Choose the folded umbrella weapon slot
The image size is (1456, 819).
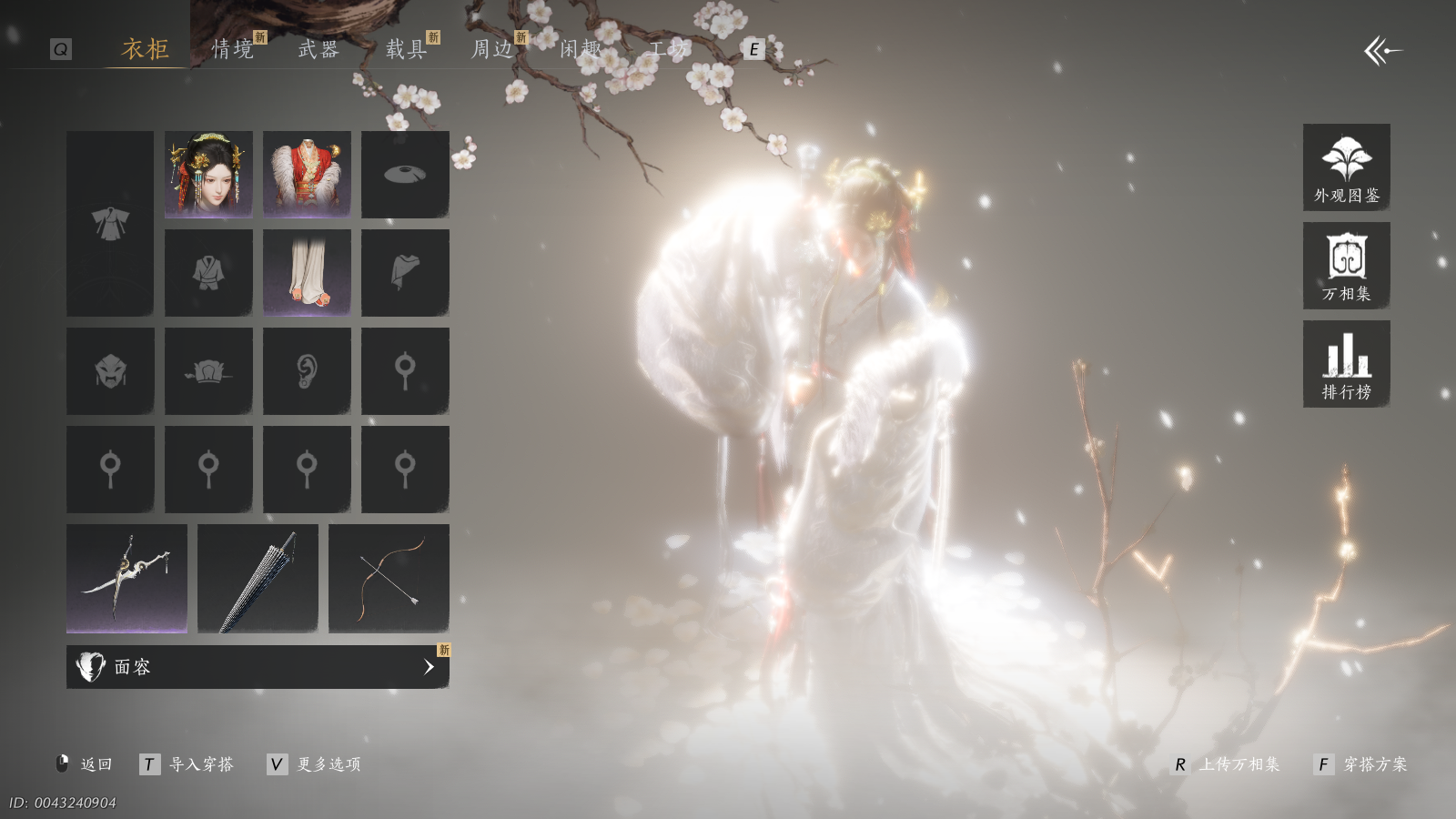[258, 578]
